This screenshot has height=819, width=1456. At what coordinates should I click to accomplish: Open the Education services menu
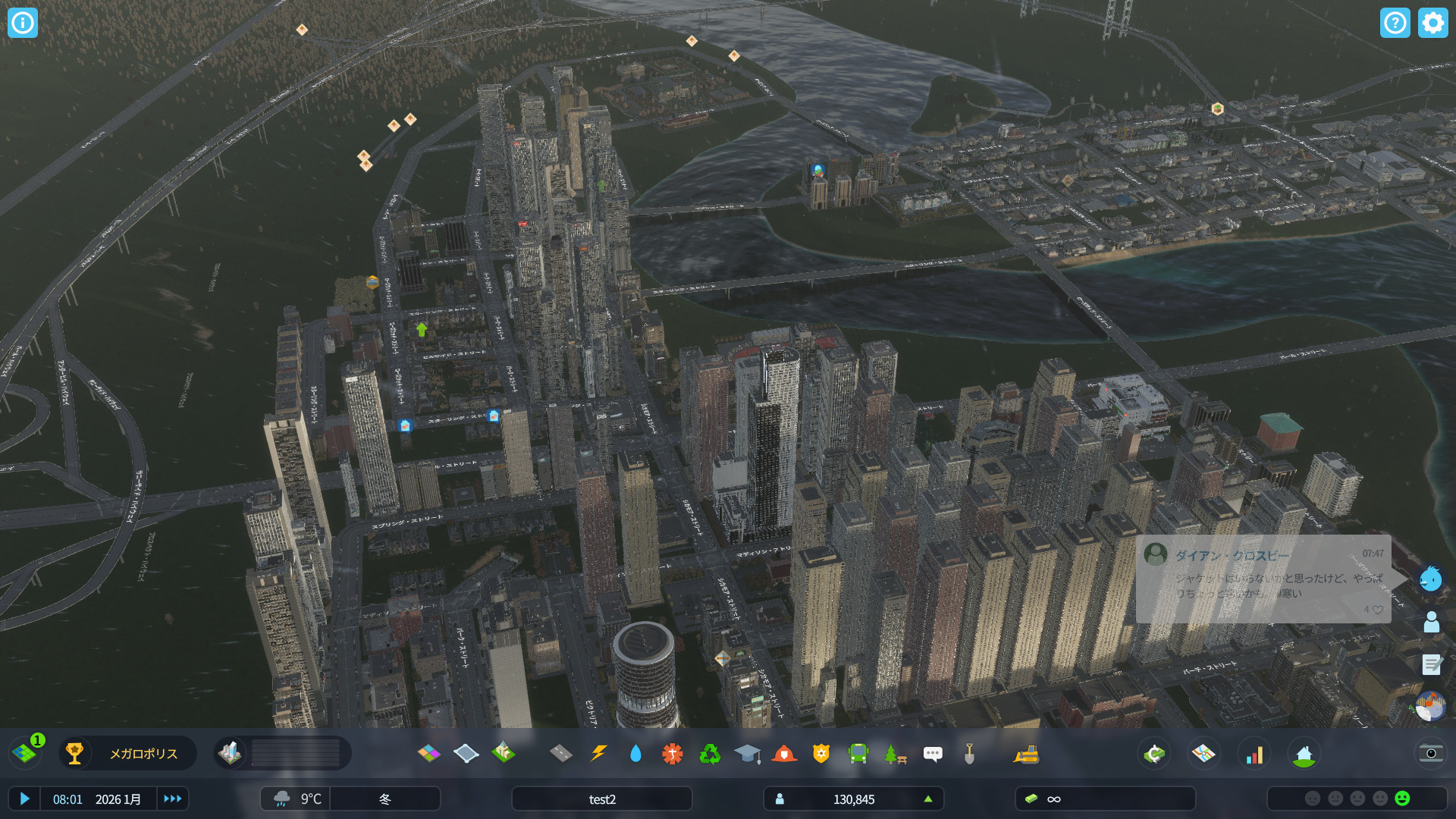[748, 754]
